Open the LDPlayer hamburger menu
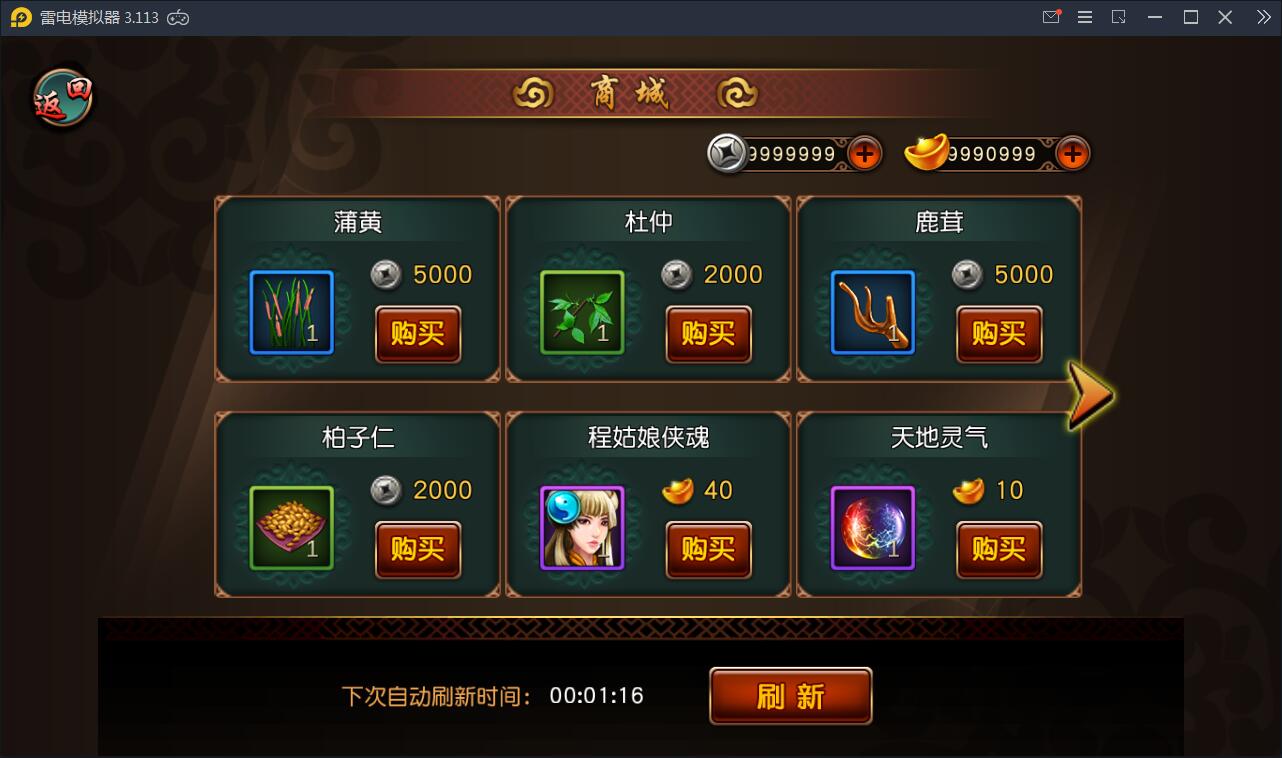The width and height of the screenshot is (1282, 758). [x=1084, y=16]
